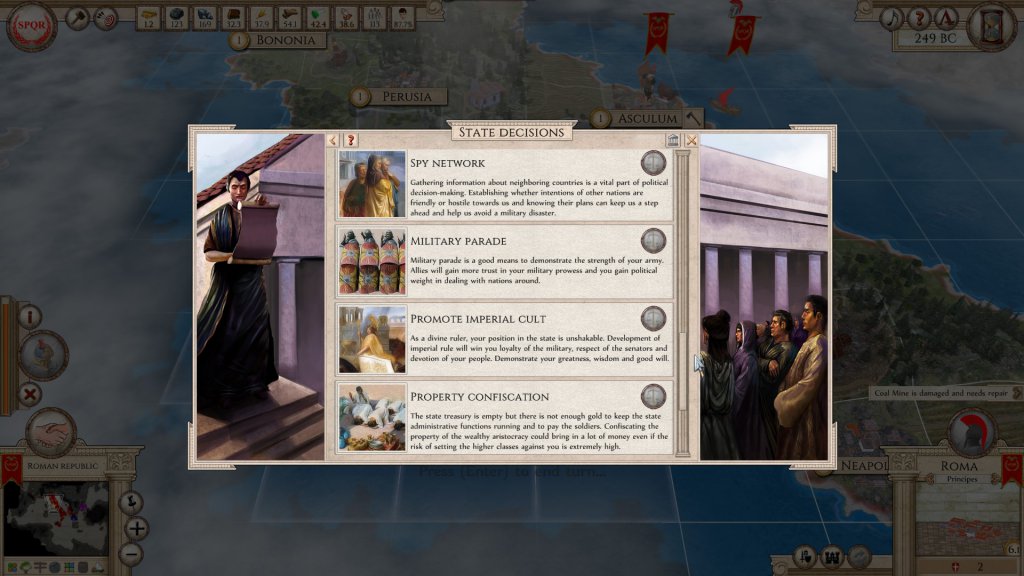This screenshot has width=1024, height=576.
Task: Enact Promote Imperial Cult decision
Action: coord(653,318)
